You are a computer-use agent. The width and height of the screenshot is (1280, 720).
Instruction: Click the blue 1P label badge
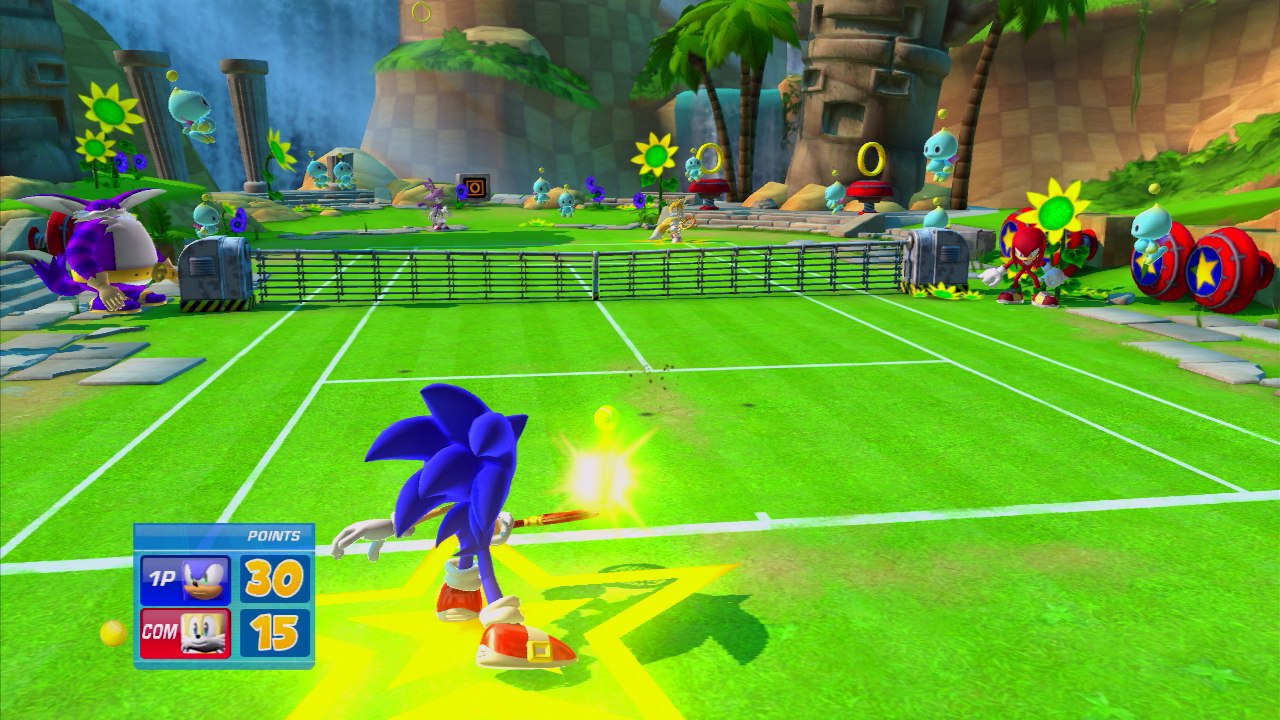point(160,577)
